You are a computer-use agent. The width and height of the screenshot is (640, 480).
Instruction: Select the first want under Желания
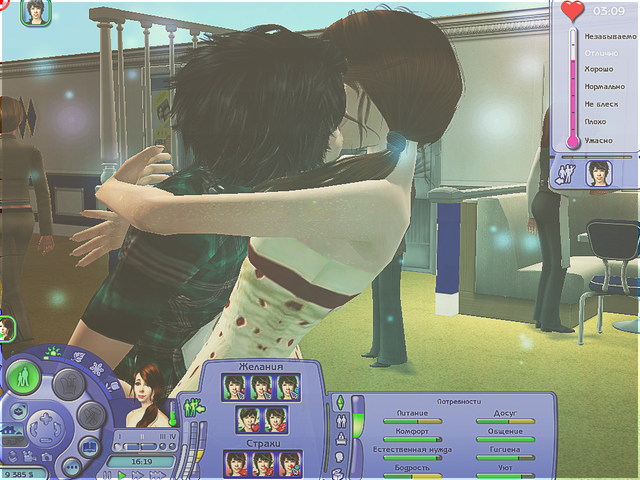point(234,387)
